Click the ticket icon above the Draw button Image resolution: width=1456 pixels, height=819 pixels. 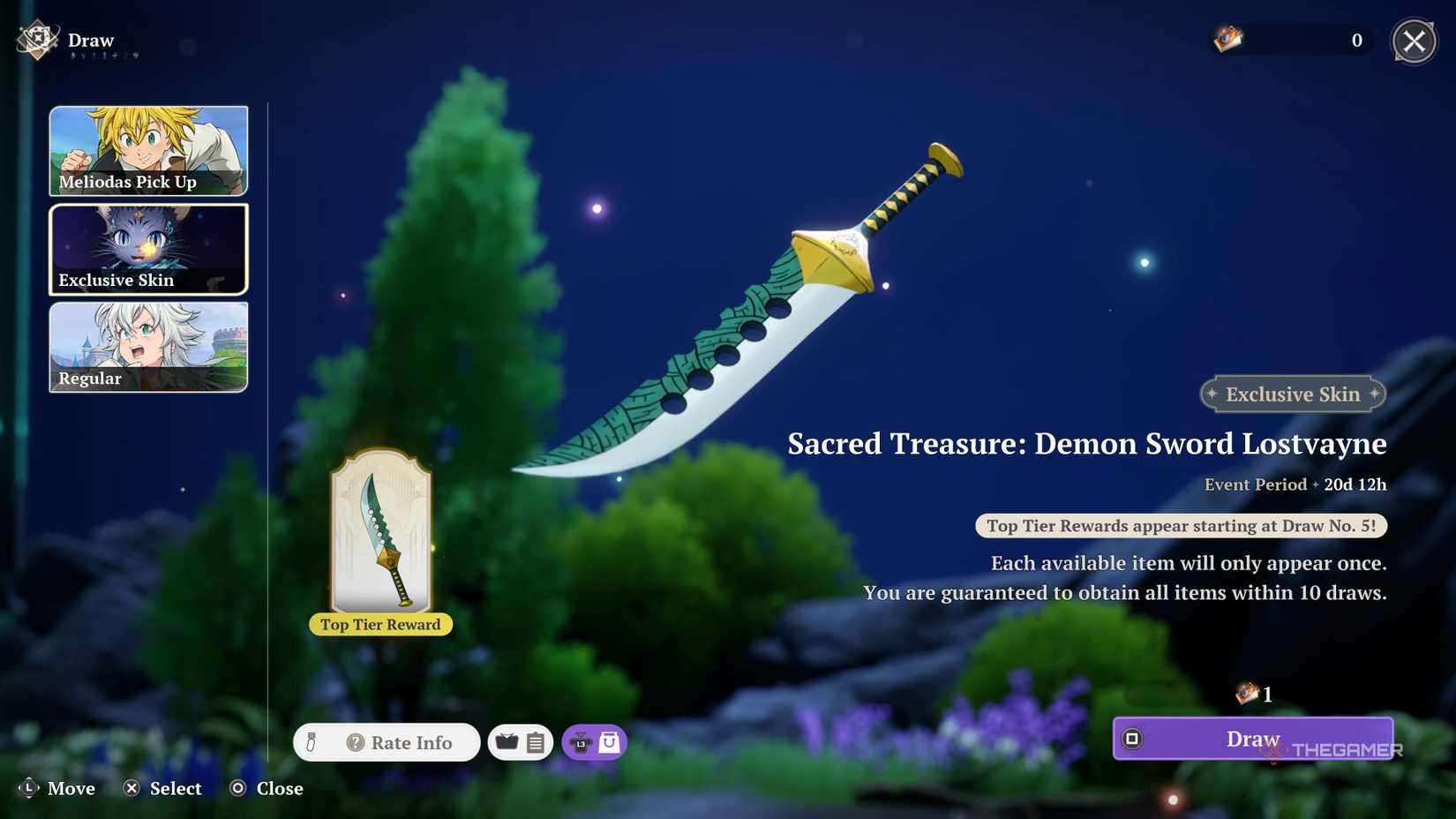(x=1248, y=695)
